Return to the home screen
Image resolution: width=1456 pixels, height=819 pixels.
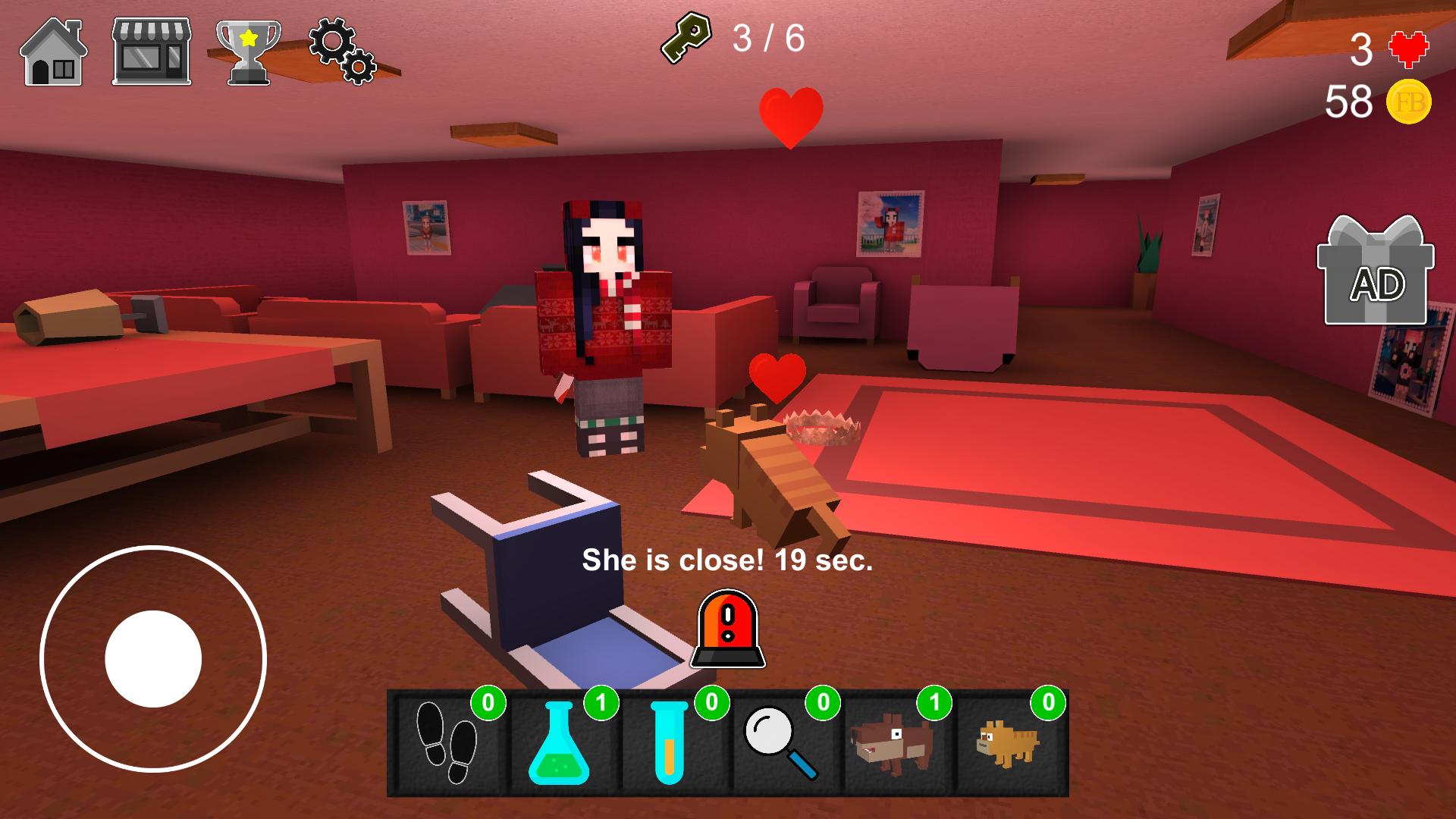coord(53,52)
